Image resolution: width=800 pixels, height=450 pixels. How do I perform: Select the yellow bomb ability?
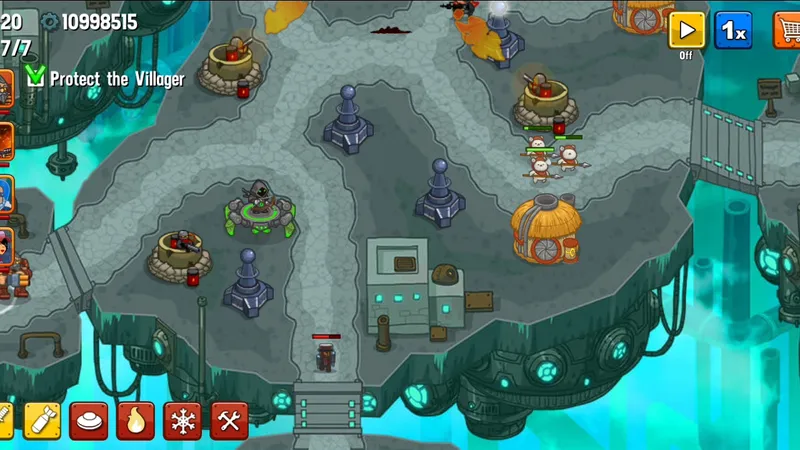click(42, 421)
